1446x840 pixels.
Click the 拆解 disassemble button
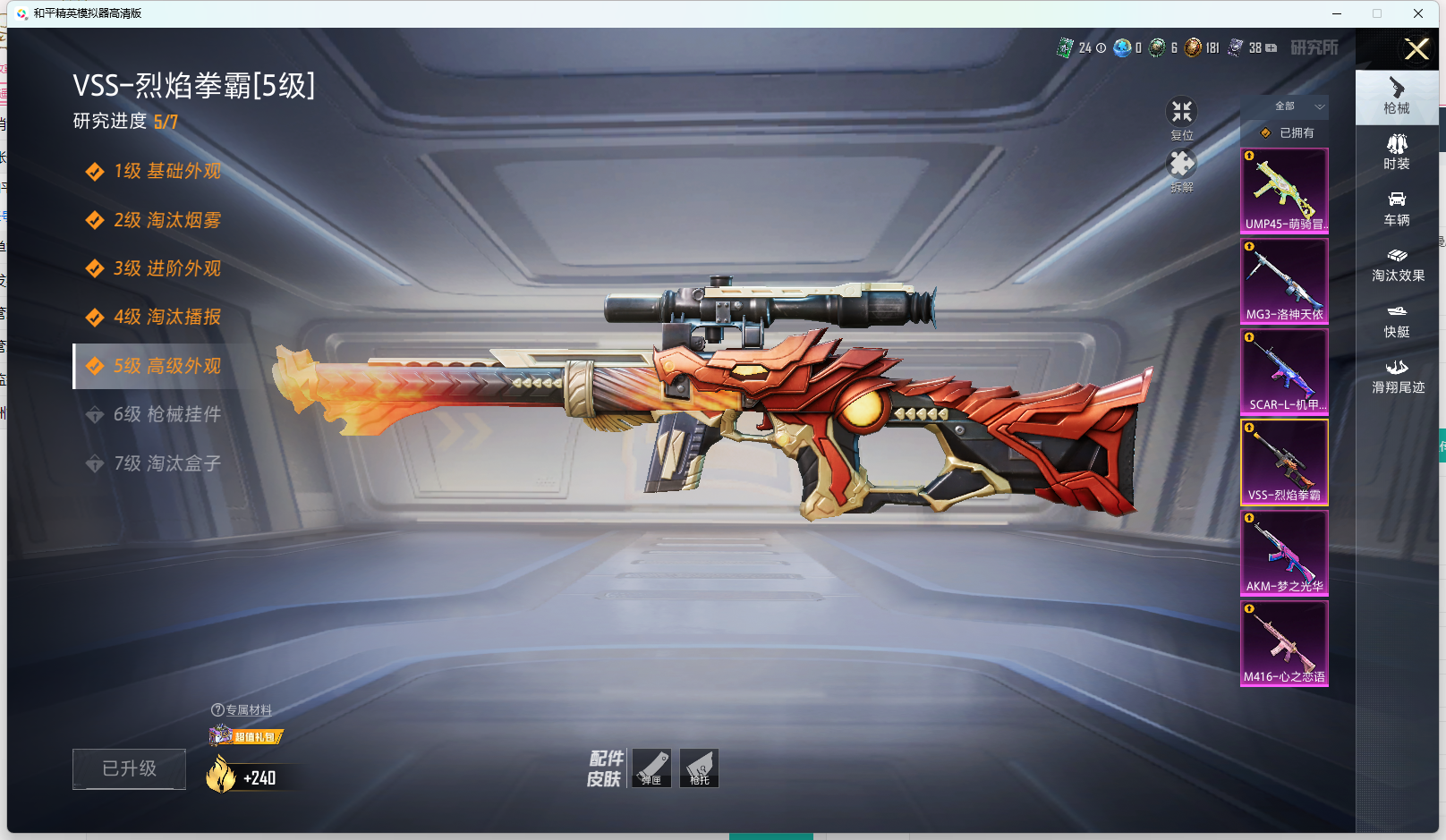[1182, 170]
